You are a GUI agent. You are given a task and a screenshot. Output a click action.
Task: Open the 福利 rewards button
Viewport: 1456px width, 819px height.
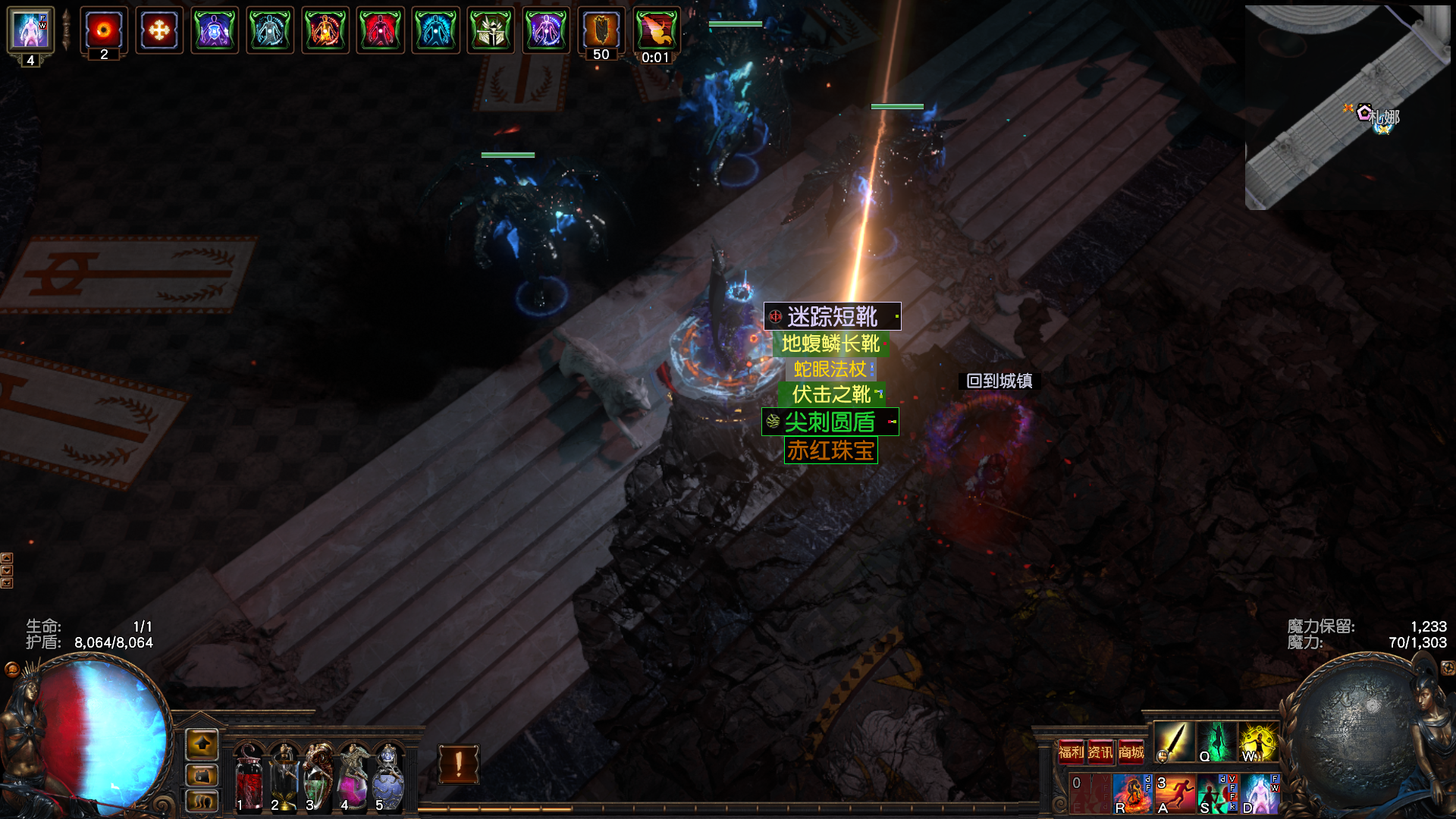point(1071,752)
